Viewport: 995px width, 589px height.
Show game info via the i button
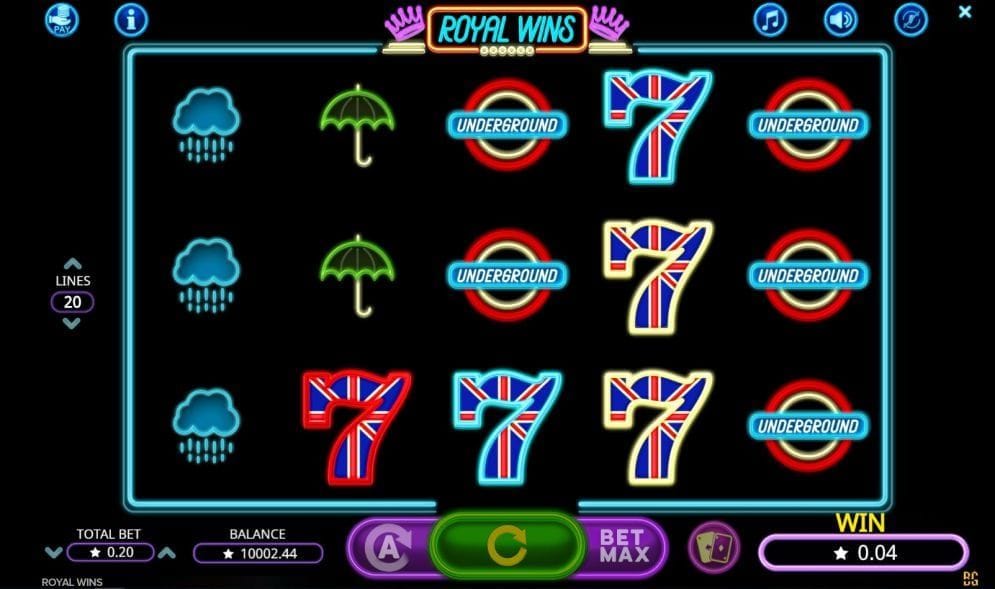pos(131,19)
